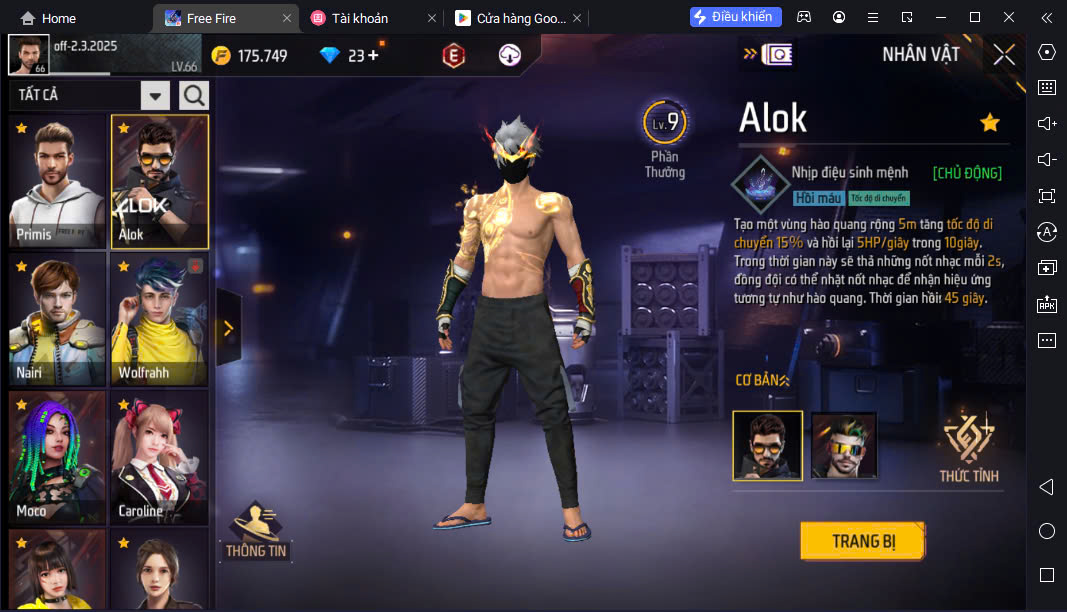Add diamonds with the plus button

pos(374,55)
